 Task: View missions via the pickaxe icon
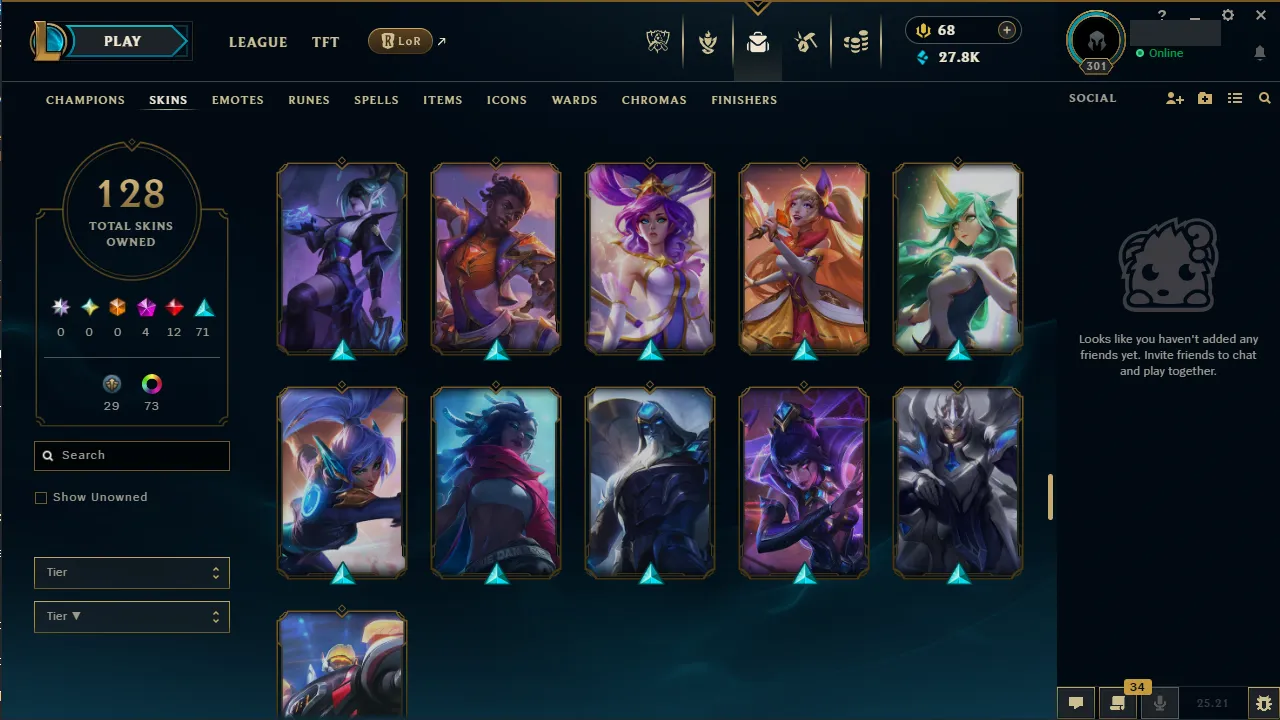coord(806,41)
